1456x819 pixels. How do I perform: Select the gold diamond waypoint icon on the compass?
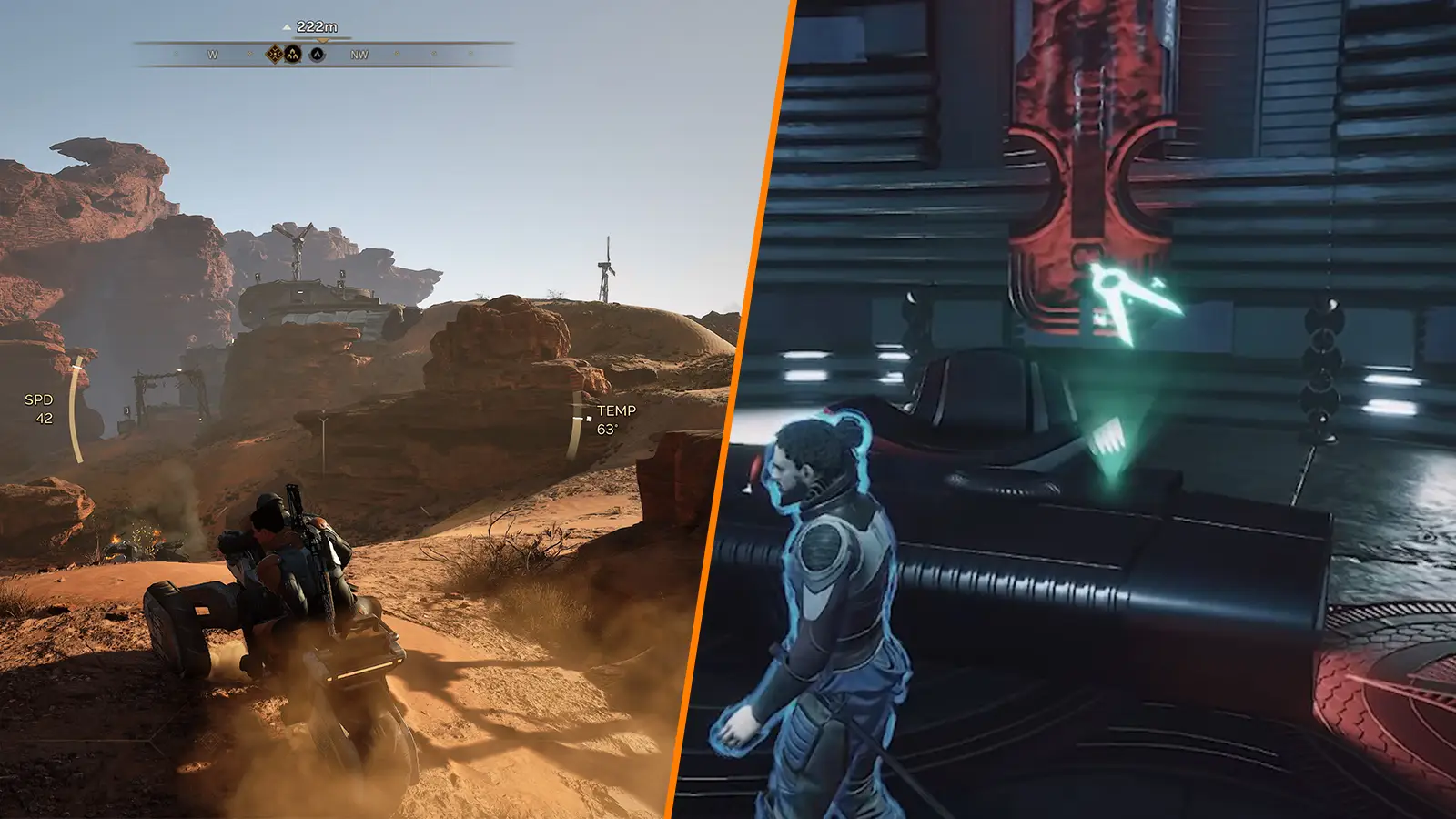[x=274, y=53]
